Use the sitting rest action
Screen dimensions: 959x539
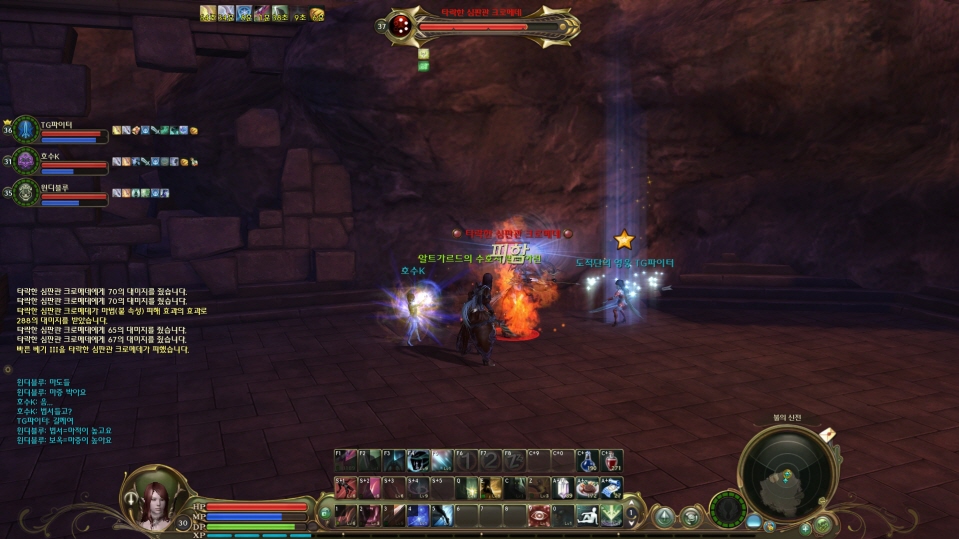pyautogui.click(x=588, y=515)
